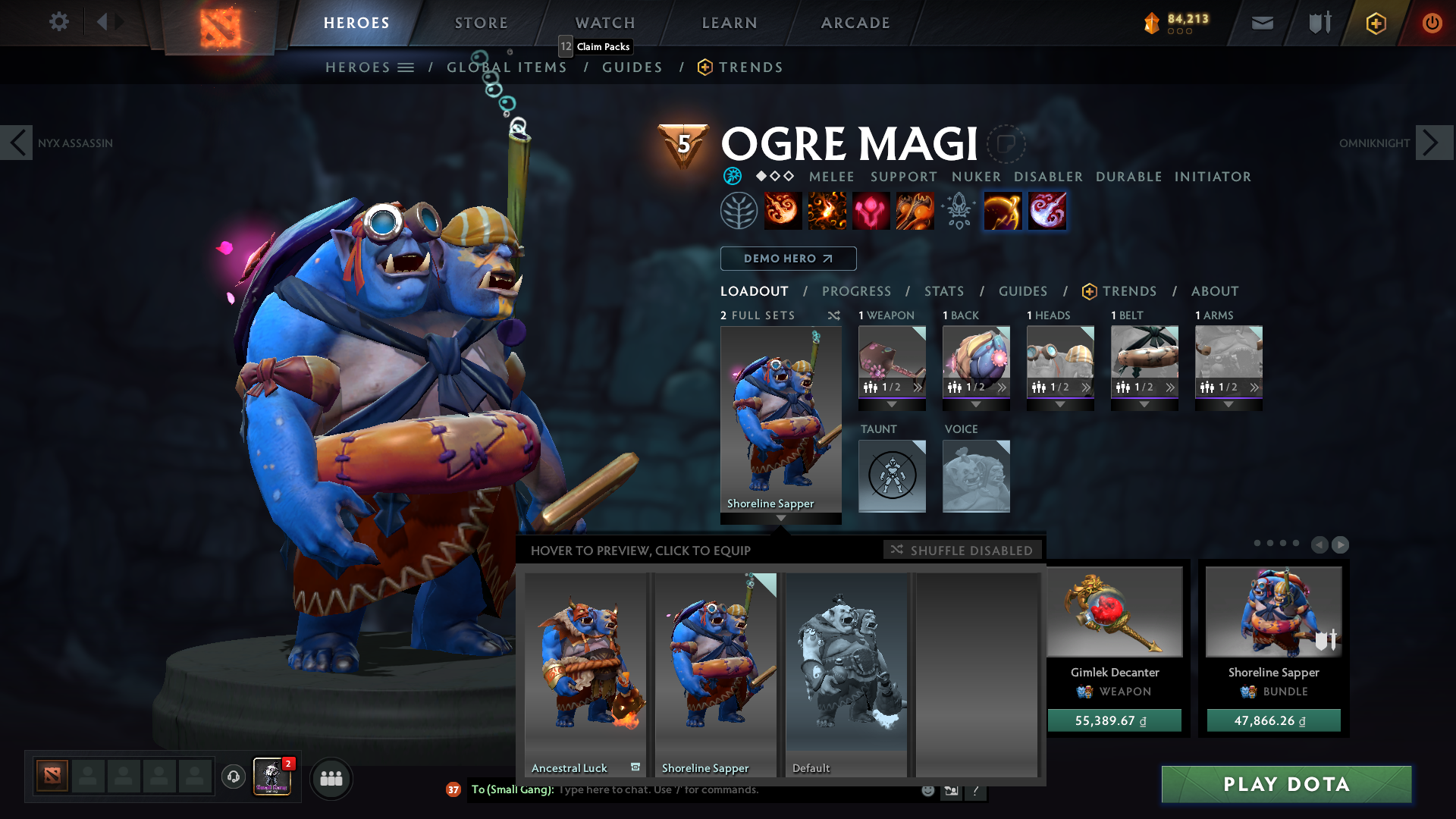Open the Arcade tab

[x=855, y=23]
